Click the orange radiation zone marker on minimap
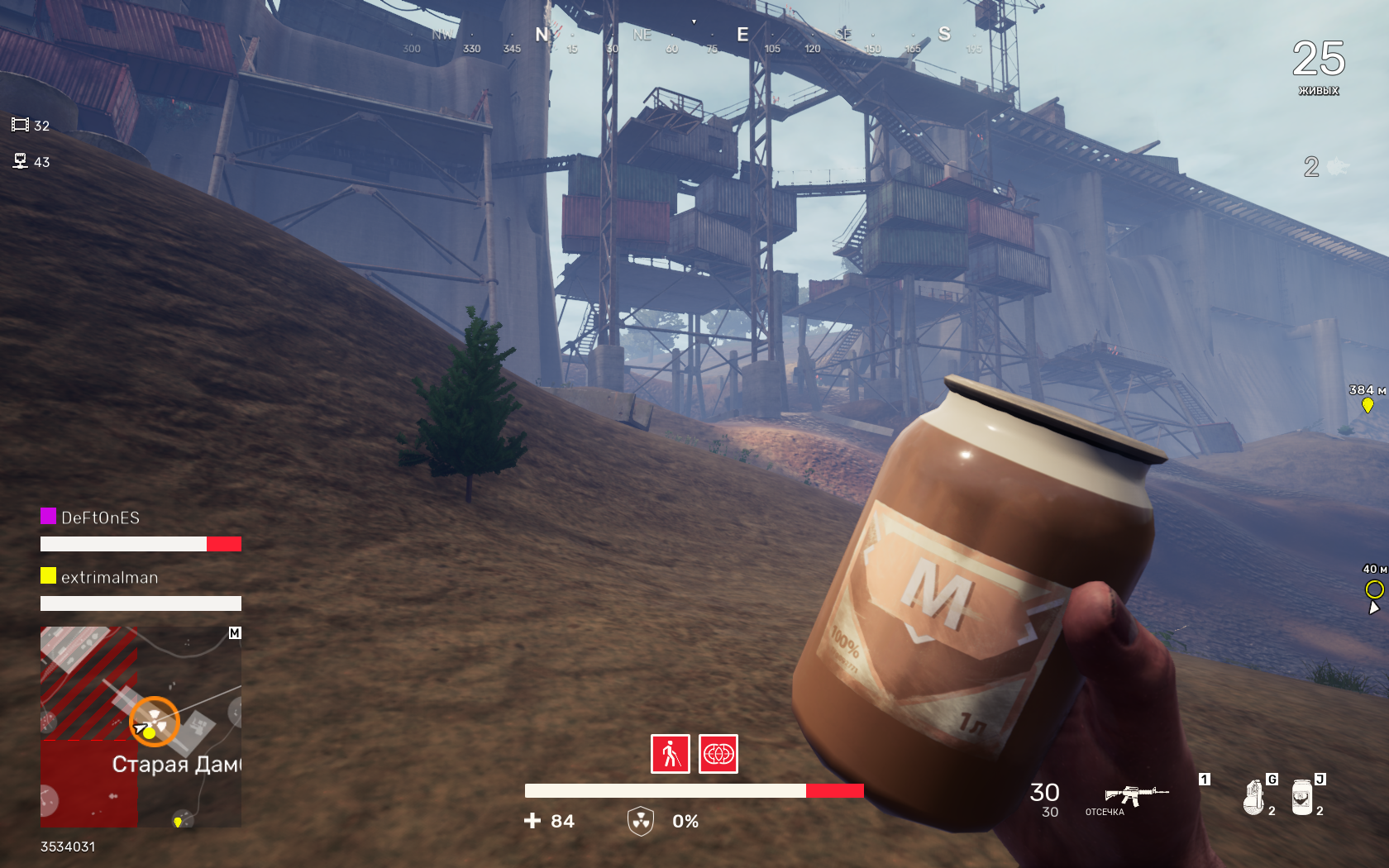 tap(155, 721)
